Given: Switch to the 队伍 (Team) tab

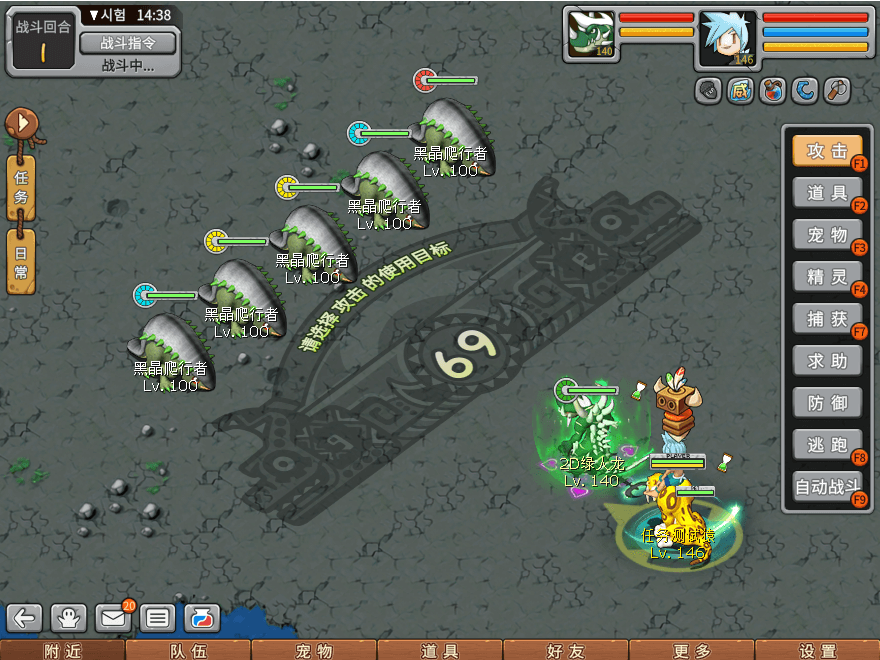Looking at the screenshot, I should tap(188, 651).
